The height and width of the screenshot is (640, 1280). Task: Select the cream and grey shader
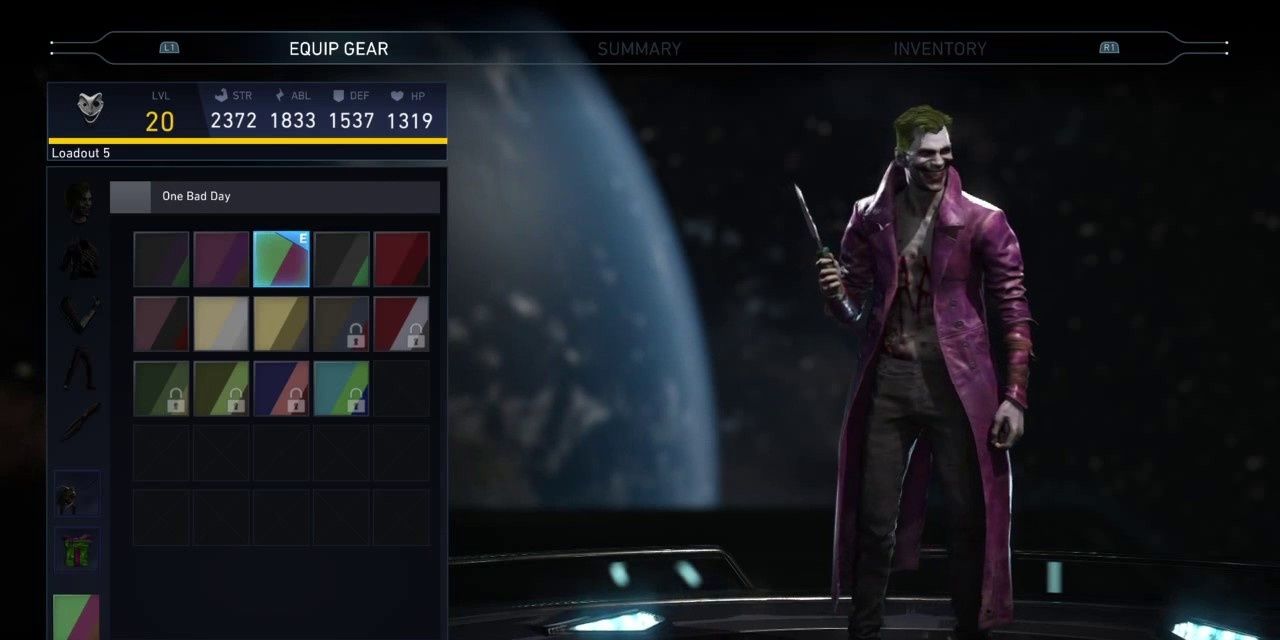coord(221,323)
